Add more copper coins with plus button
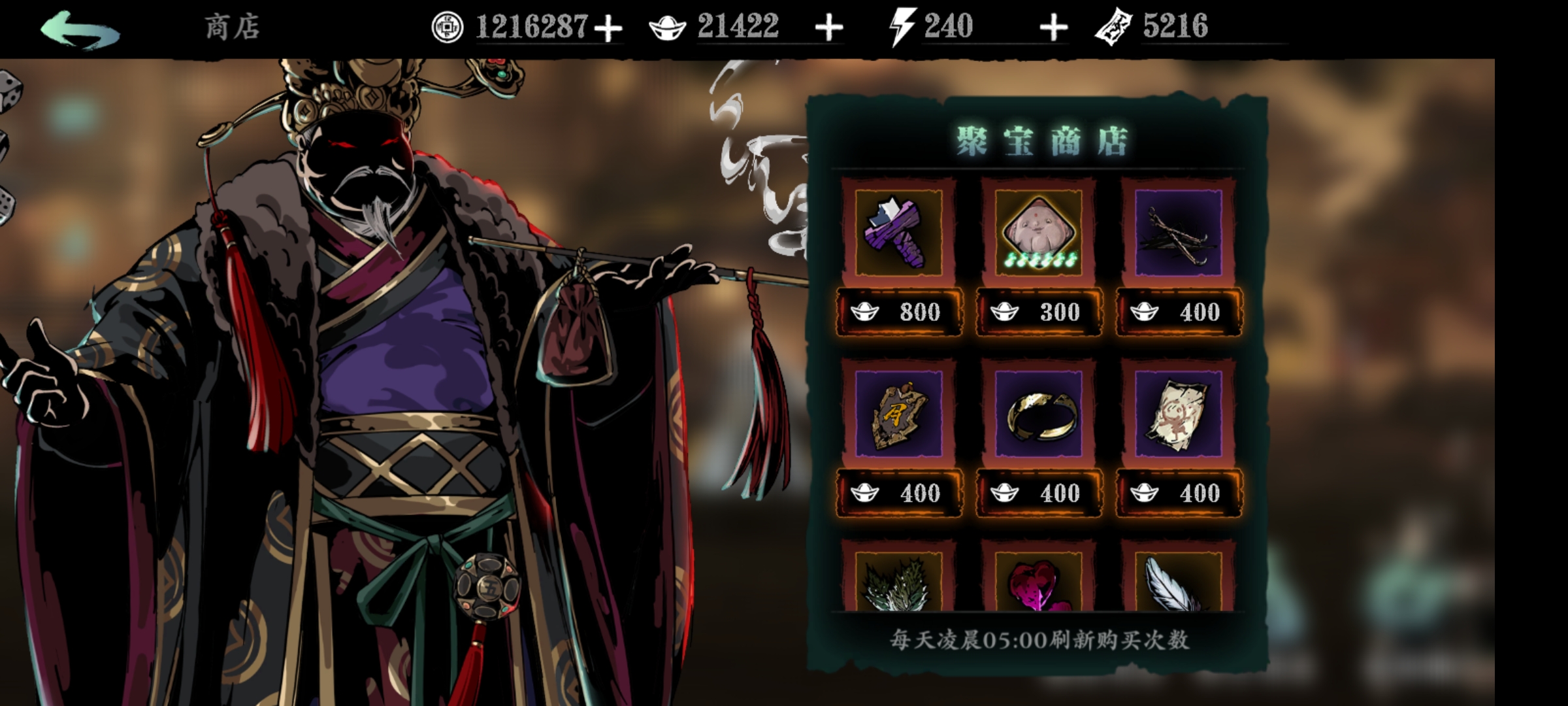The image size is (1568, 706). (x=608, y=29)
